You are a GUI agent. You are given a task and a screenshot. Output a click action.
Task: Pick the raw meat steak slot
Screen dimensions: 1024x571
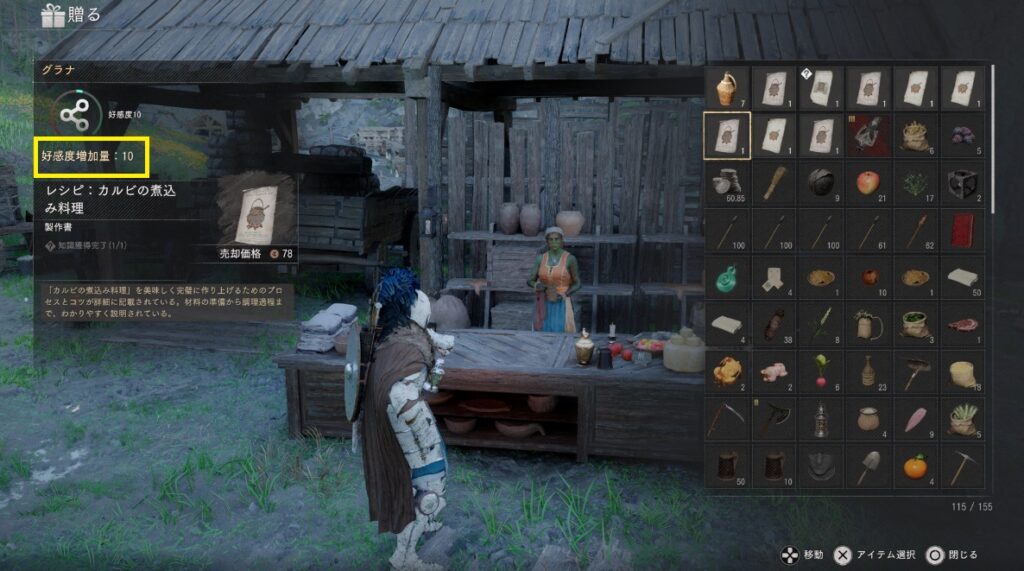962,323
